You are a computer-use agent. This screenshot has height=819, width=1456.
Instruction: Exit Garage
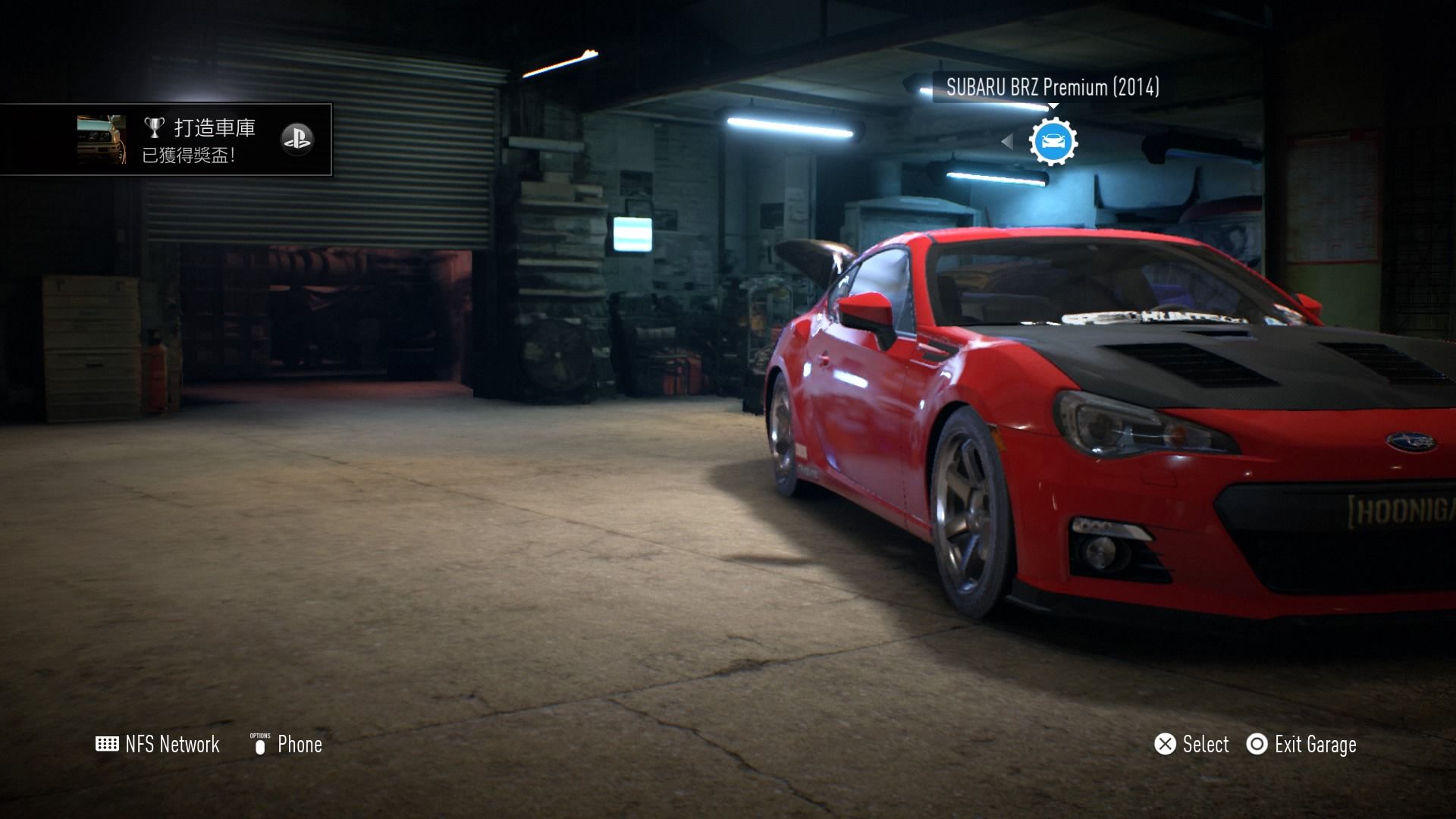[1301, 745]
